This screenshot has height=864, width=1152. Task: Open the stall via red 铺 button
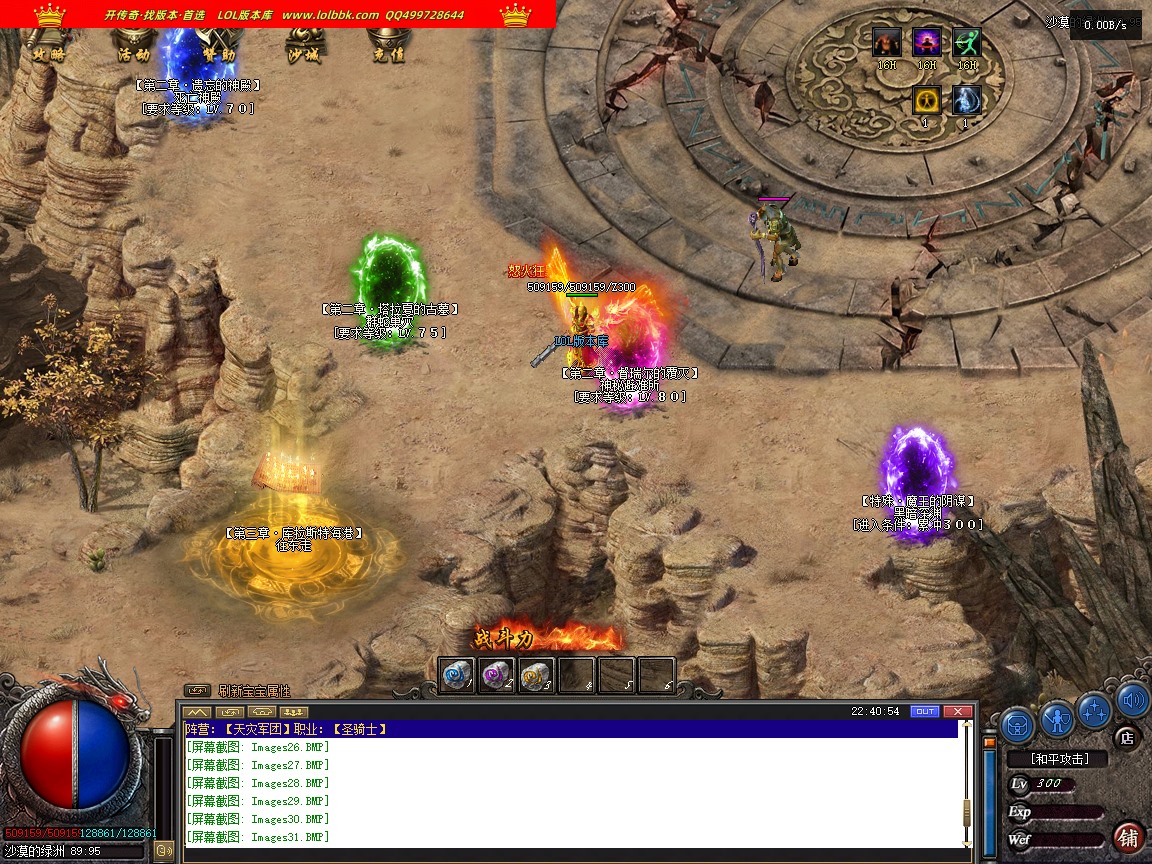click(x=1129, y=836)
